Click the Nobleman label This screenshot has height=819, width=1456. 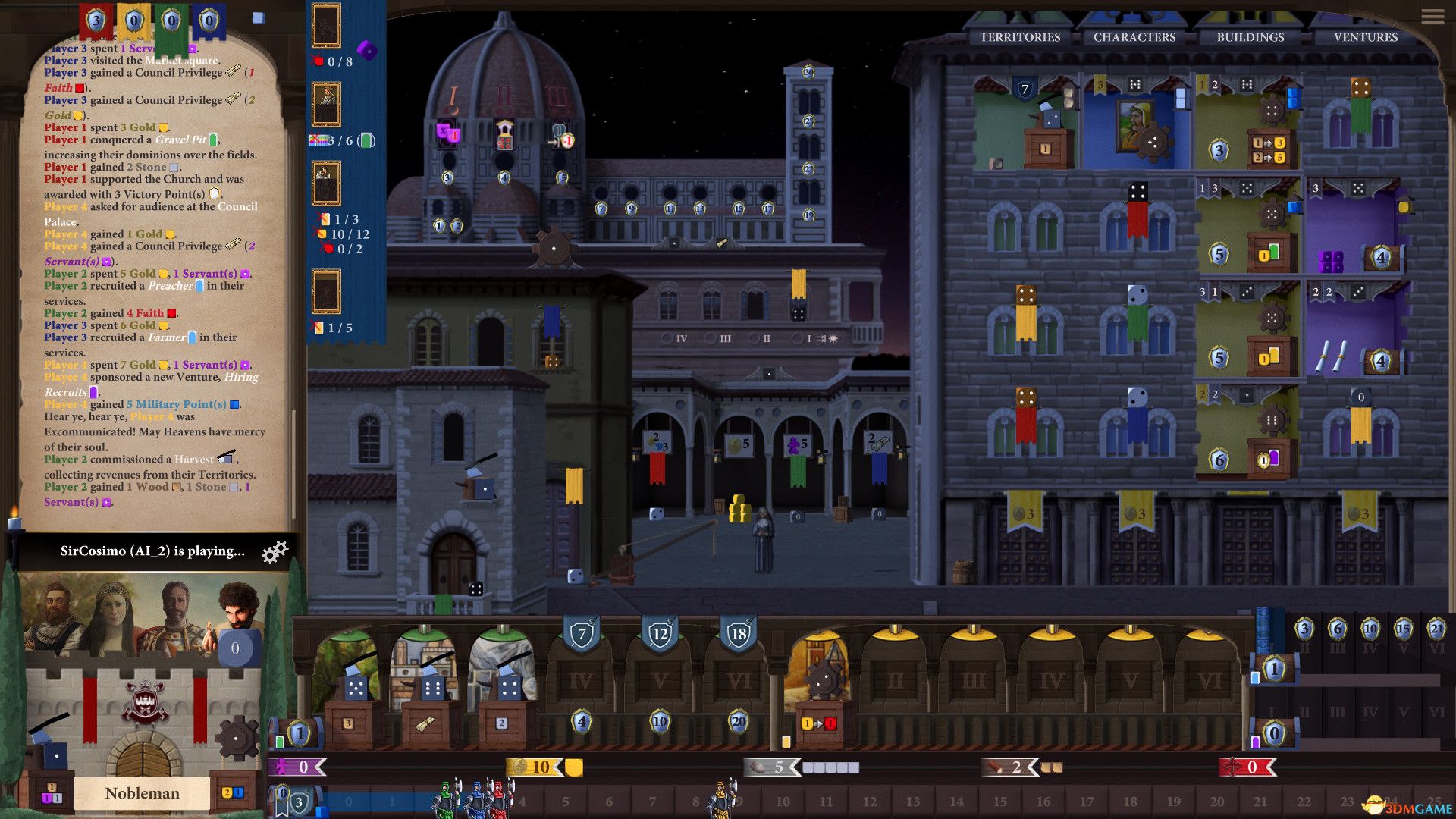pyautogui.click(x=143, y=793)
